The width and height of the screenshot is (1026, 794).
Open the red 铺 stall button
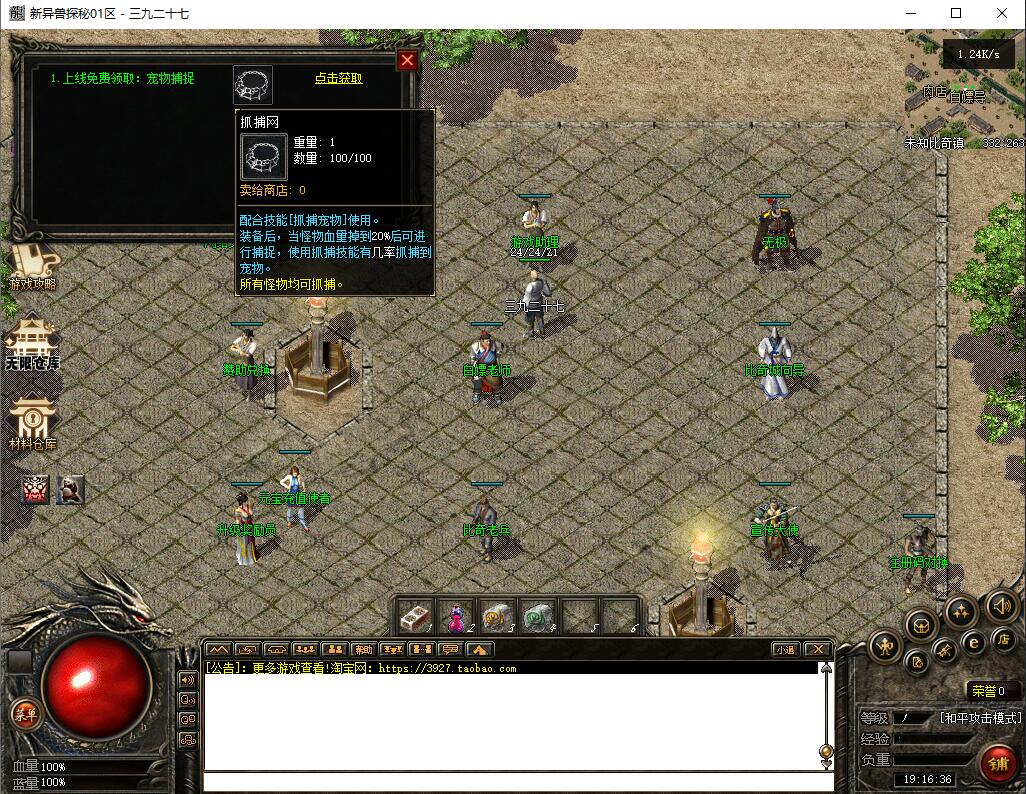tap(997, 764)
